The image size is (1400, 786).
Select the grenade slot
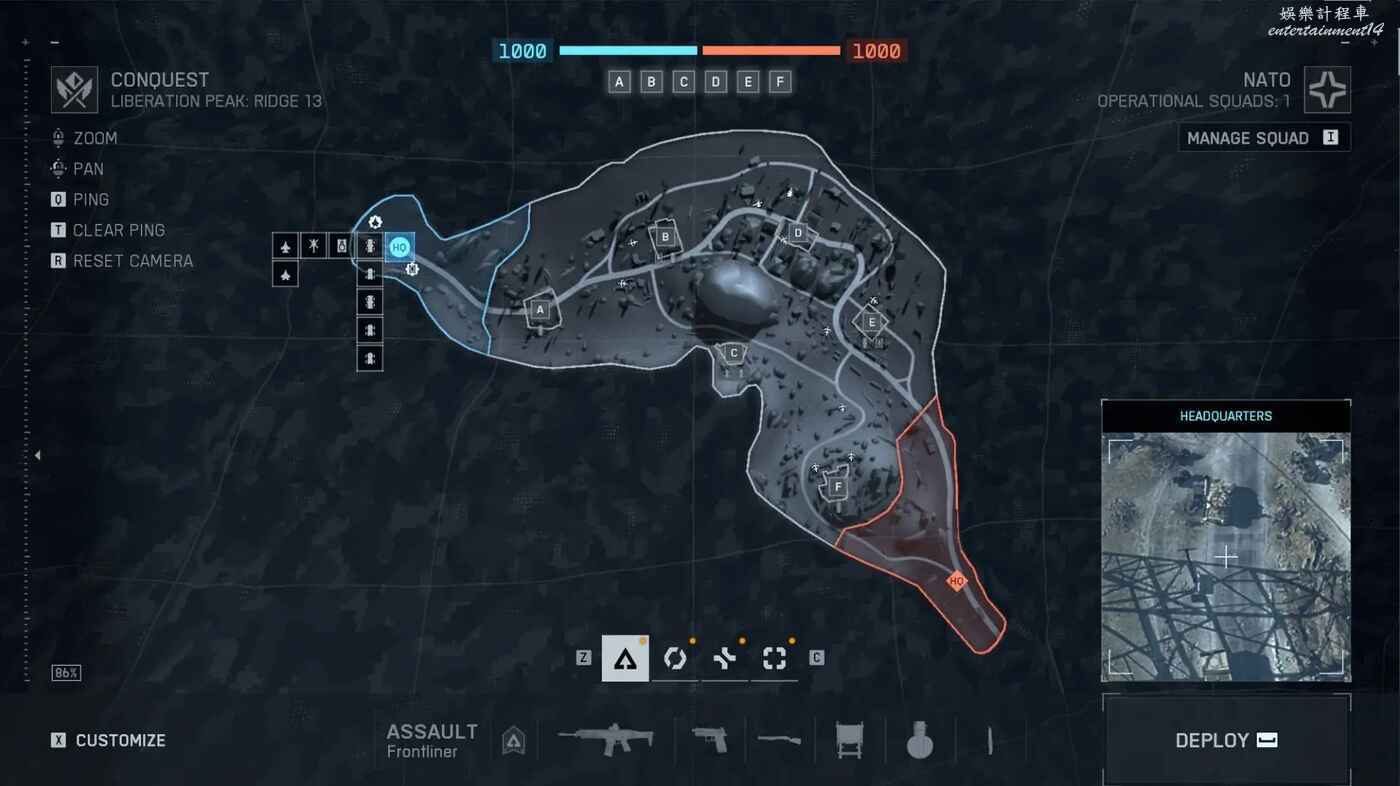coord(919,740)
